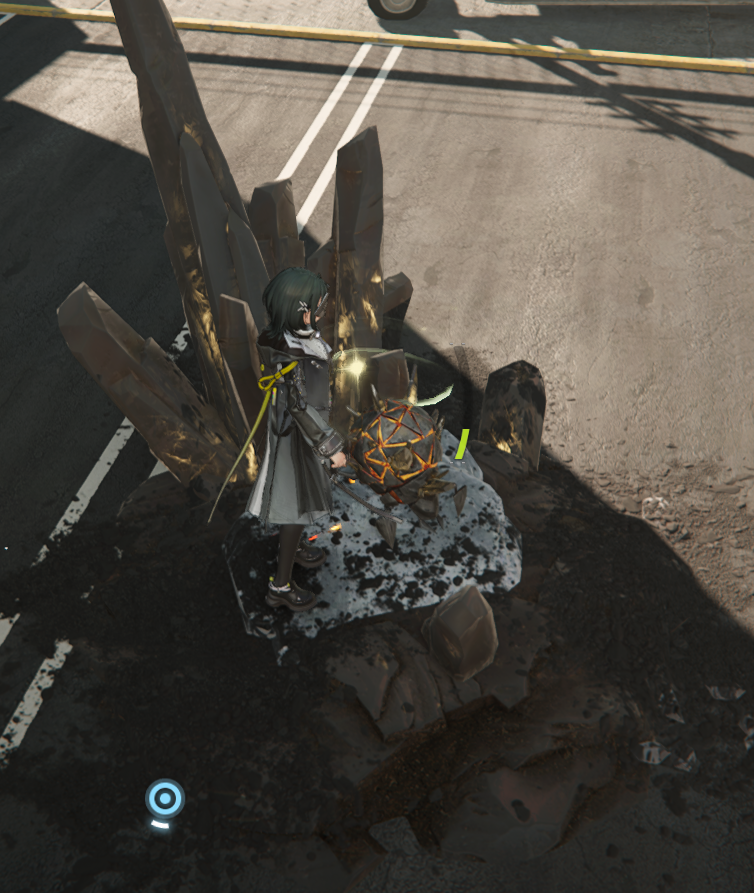Click the blue circular waypoint marker
The image size is (754, 893).
coord(165,798)
